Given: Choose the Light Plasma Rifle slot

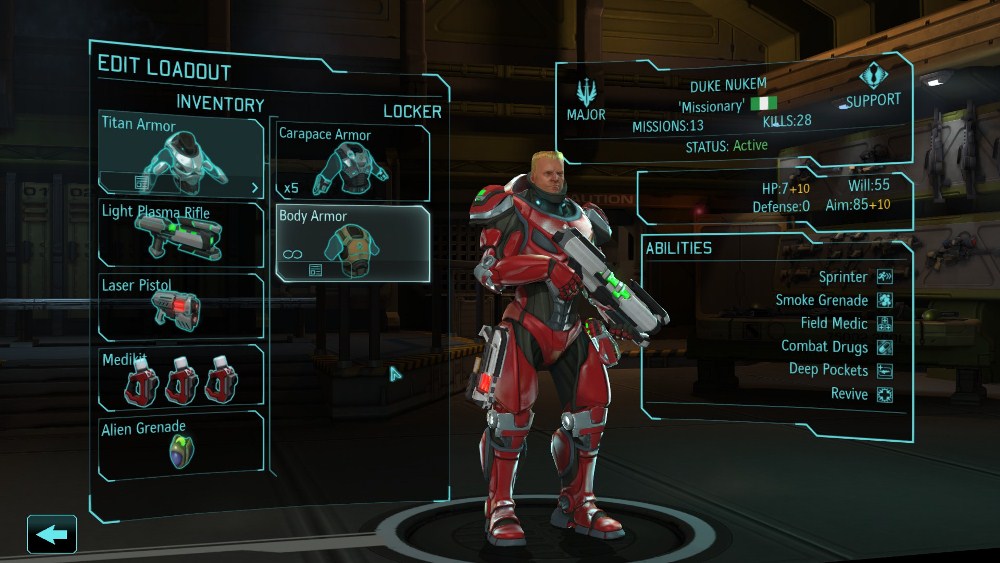Looking at the screenshot, I should (x=181, y=234).
